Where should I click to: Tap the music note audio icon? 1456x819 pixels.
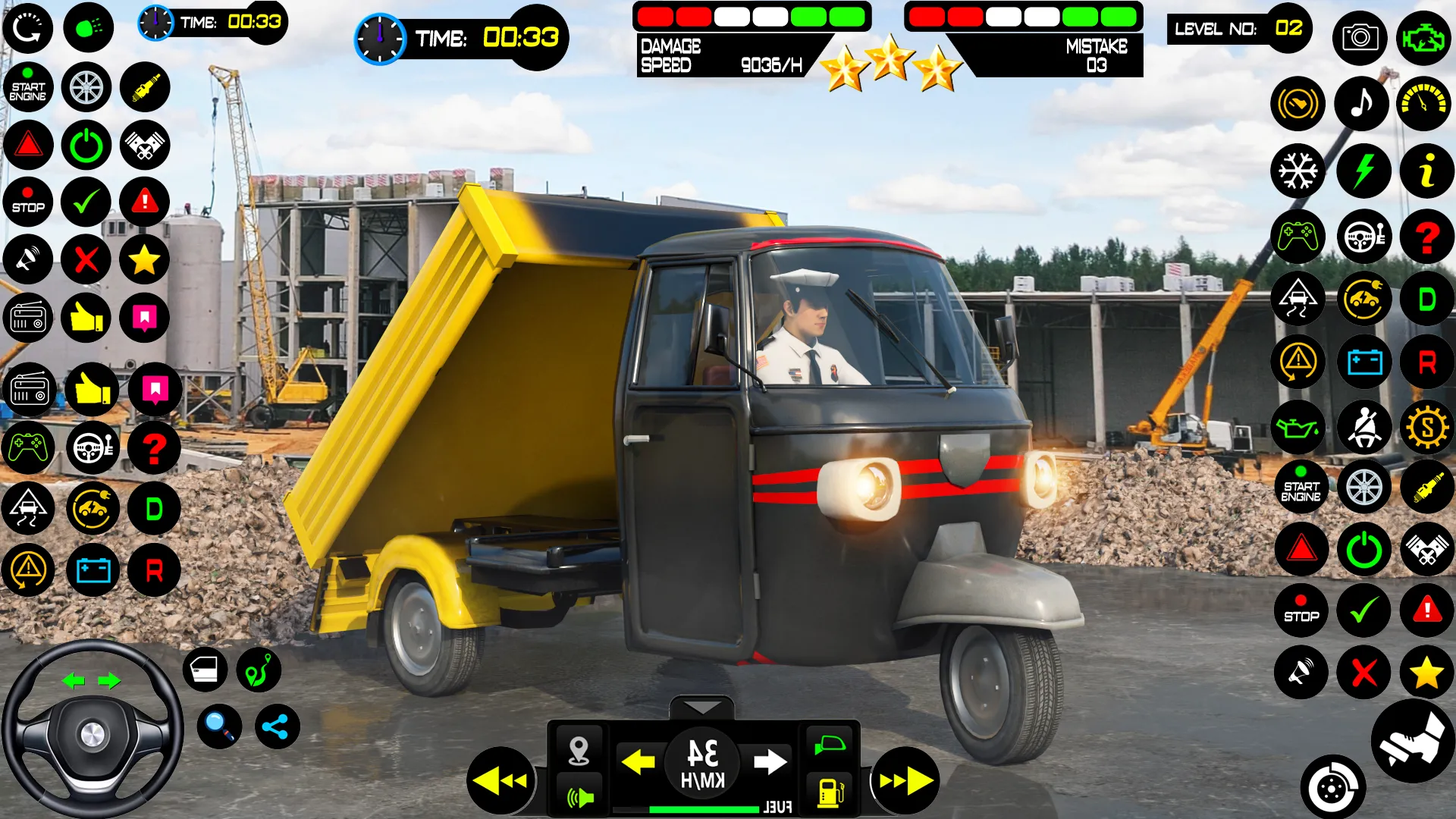pos(1361,104)
